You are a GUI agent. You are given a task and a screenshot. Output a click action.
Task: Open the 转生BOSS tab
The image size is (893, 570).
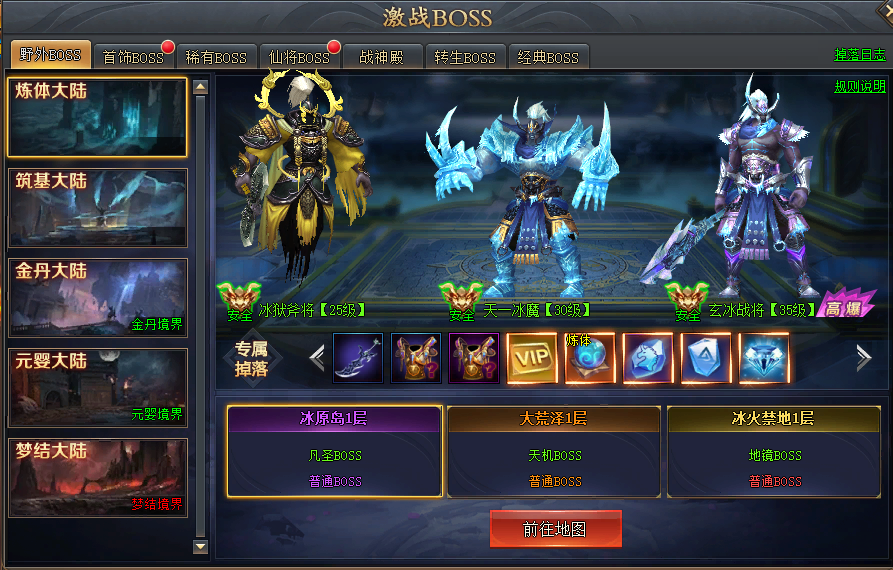click(465, 57)
